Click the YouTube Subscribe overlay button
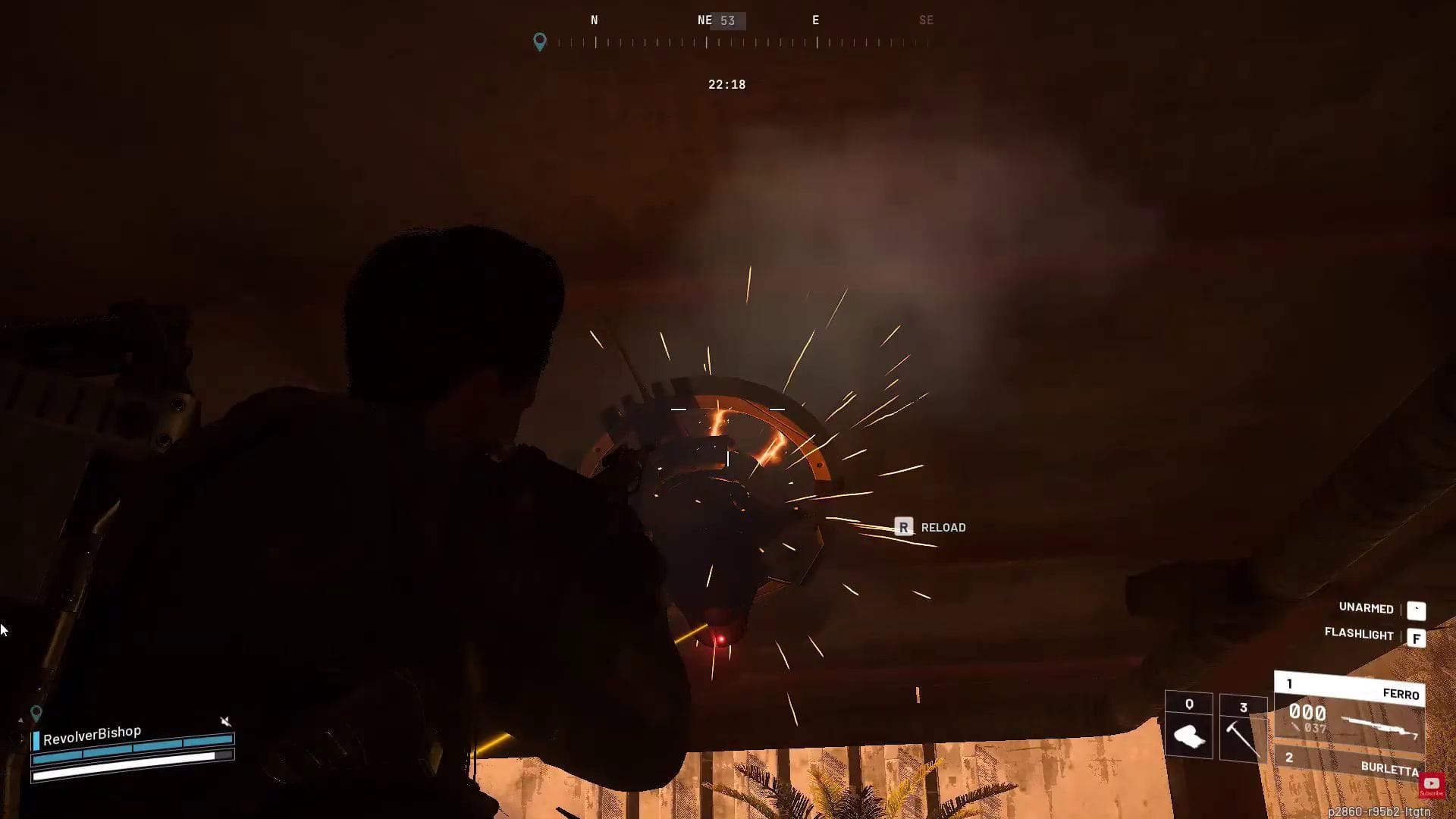 click(x=1431, y=785)
